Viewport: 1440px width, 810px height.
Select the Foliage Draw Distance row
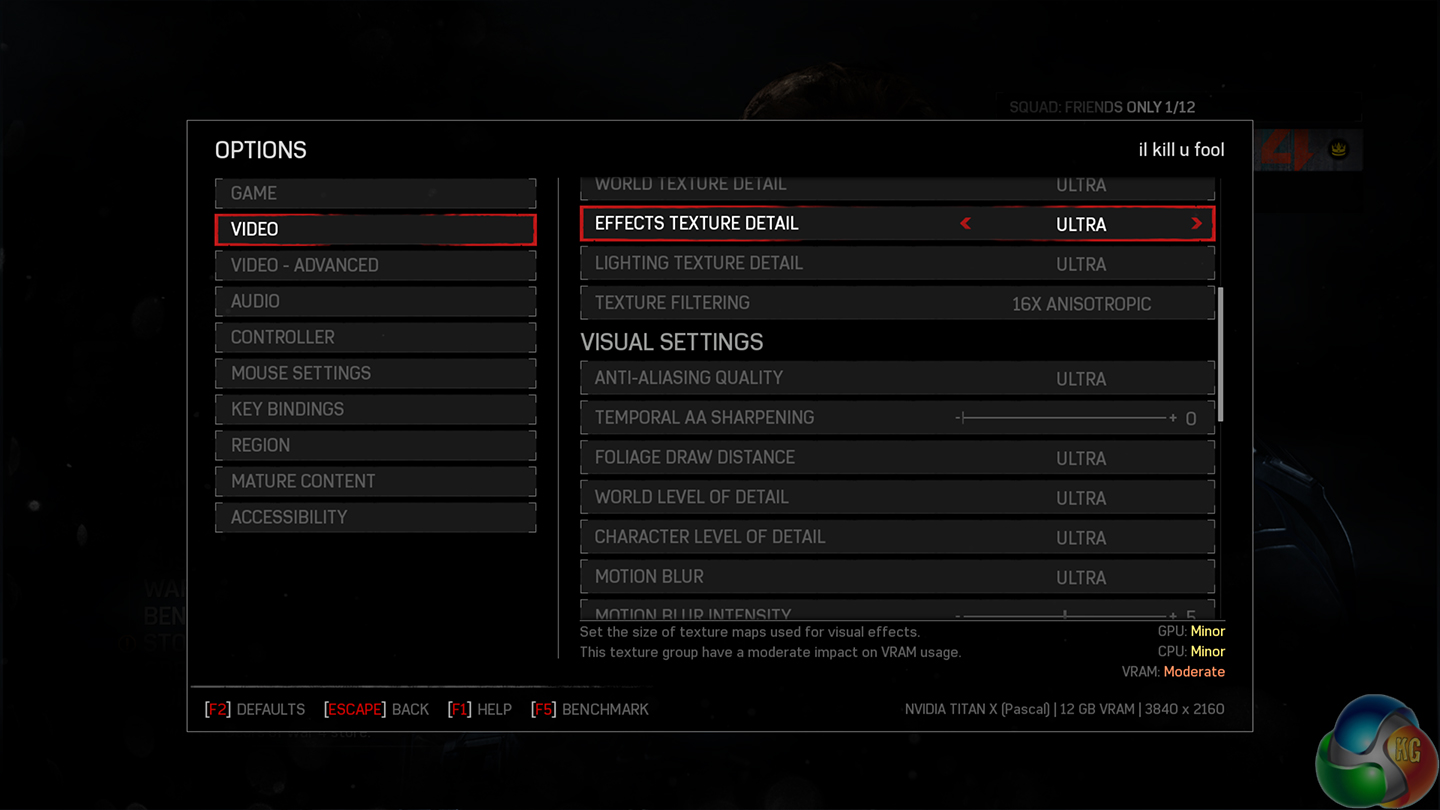tap(897, 458)
